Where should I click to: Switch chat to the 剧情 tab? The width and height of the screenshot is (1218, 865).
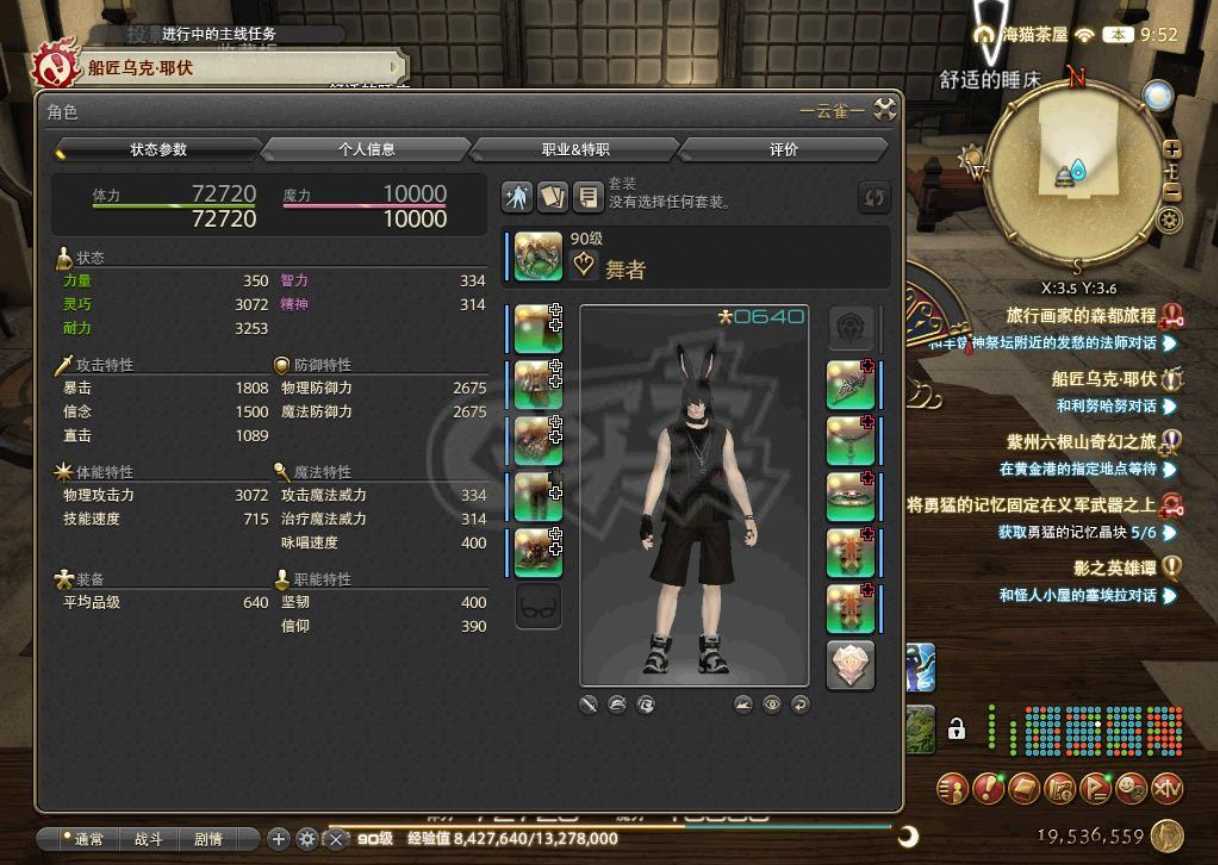tap(208, 839)
